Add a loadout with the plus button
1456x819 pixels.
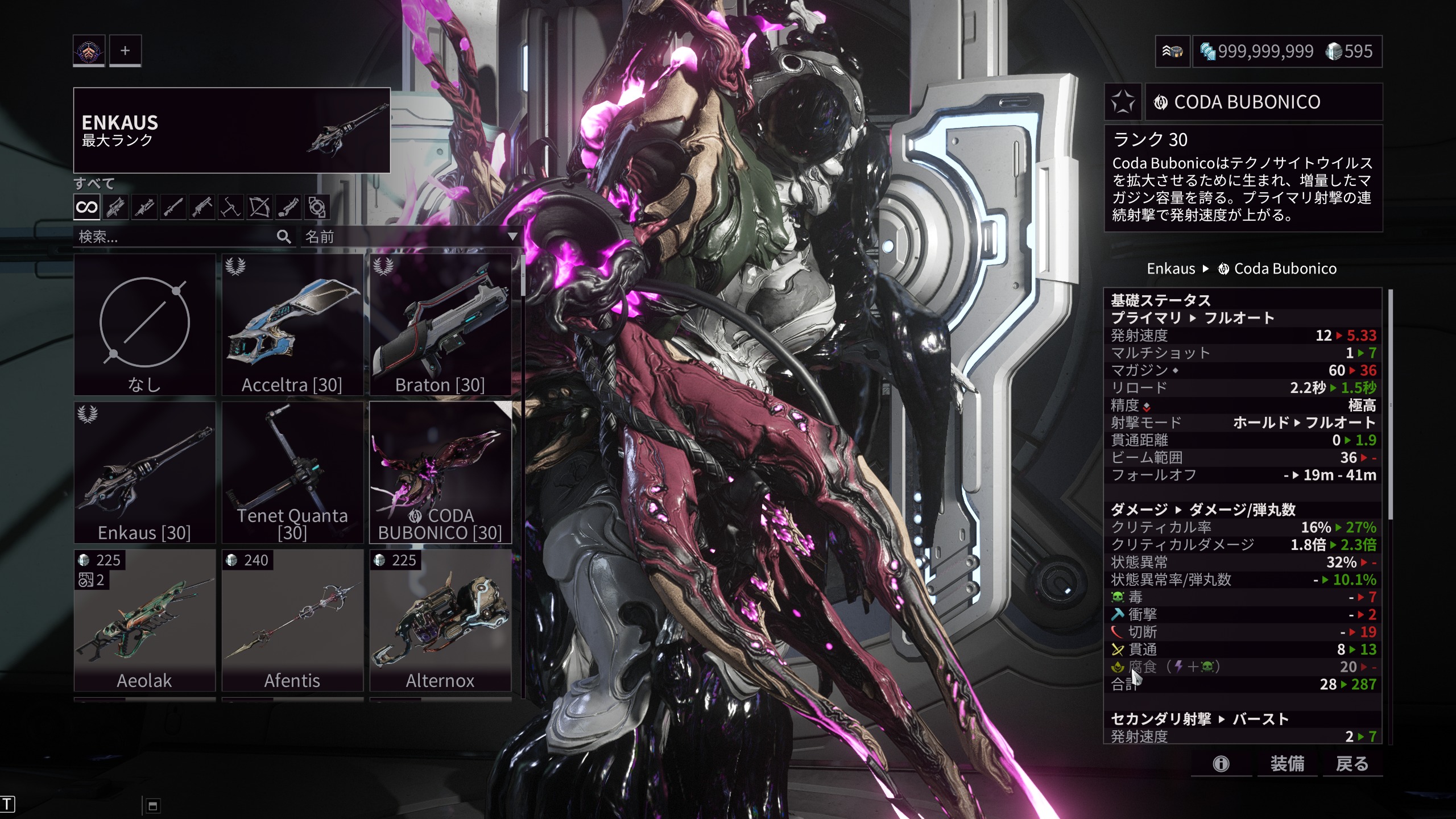click(125, 51)
